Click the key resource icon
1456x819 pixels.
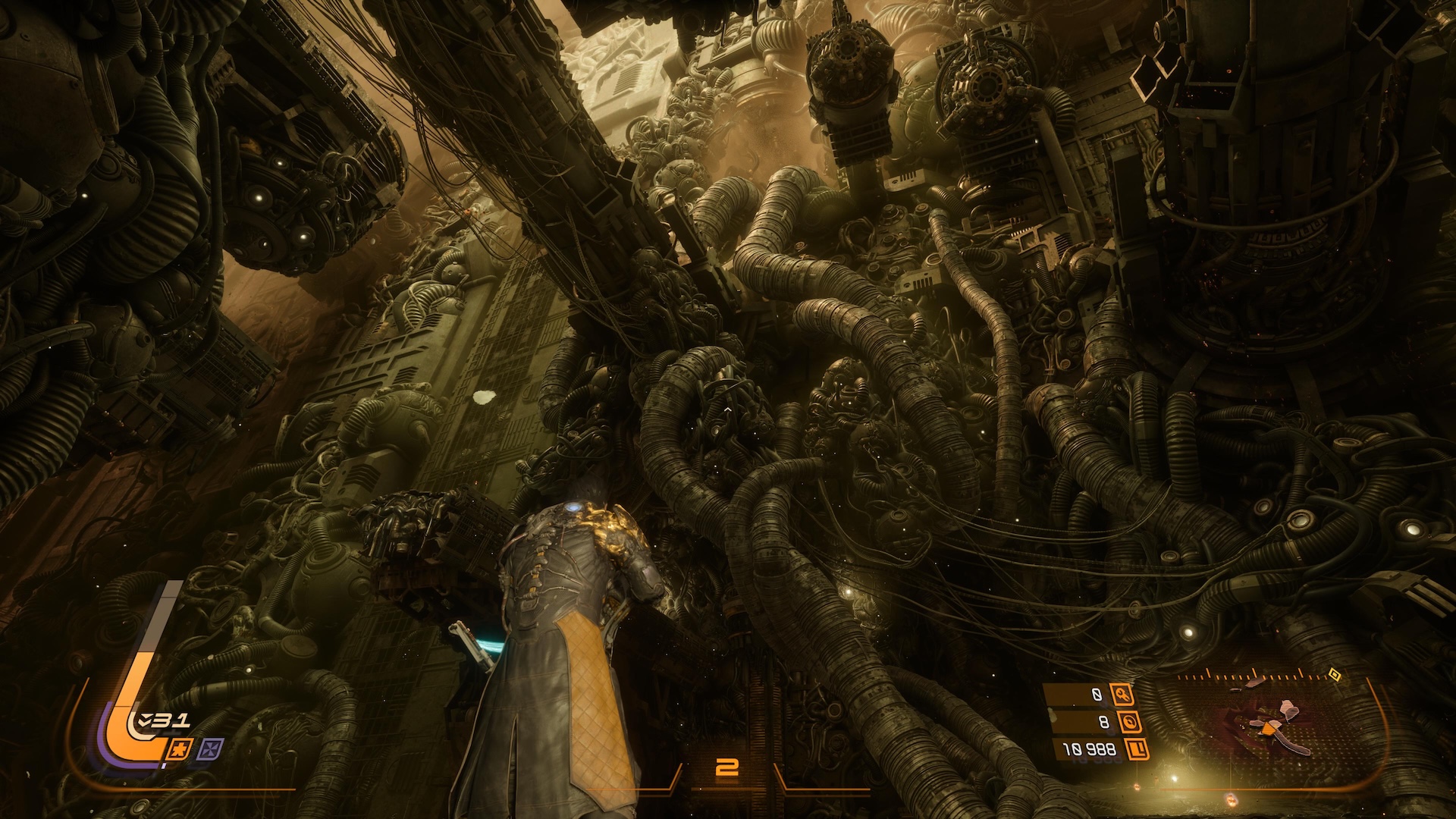pyautogui.click(x=1121, y=694)
